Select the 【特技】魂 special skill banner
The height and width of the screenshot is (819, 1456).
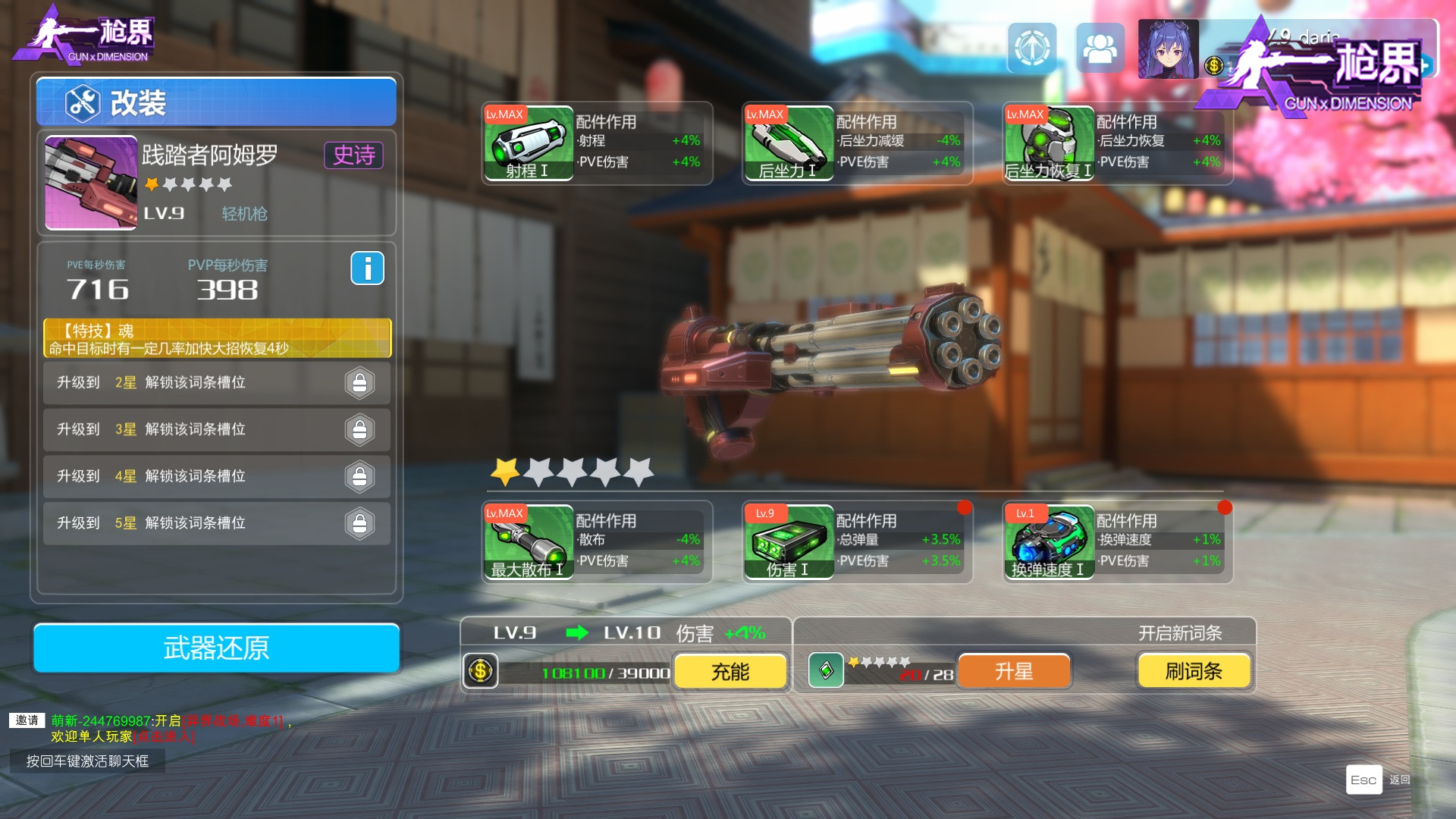217,339
